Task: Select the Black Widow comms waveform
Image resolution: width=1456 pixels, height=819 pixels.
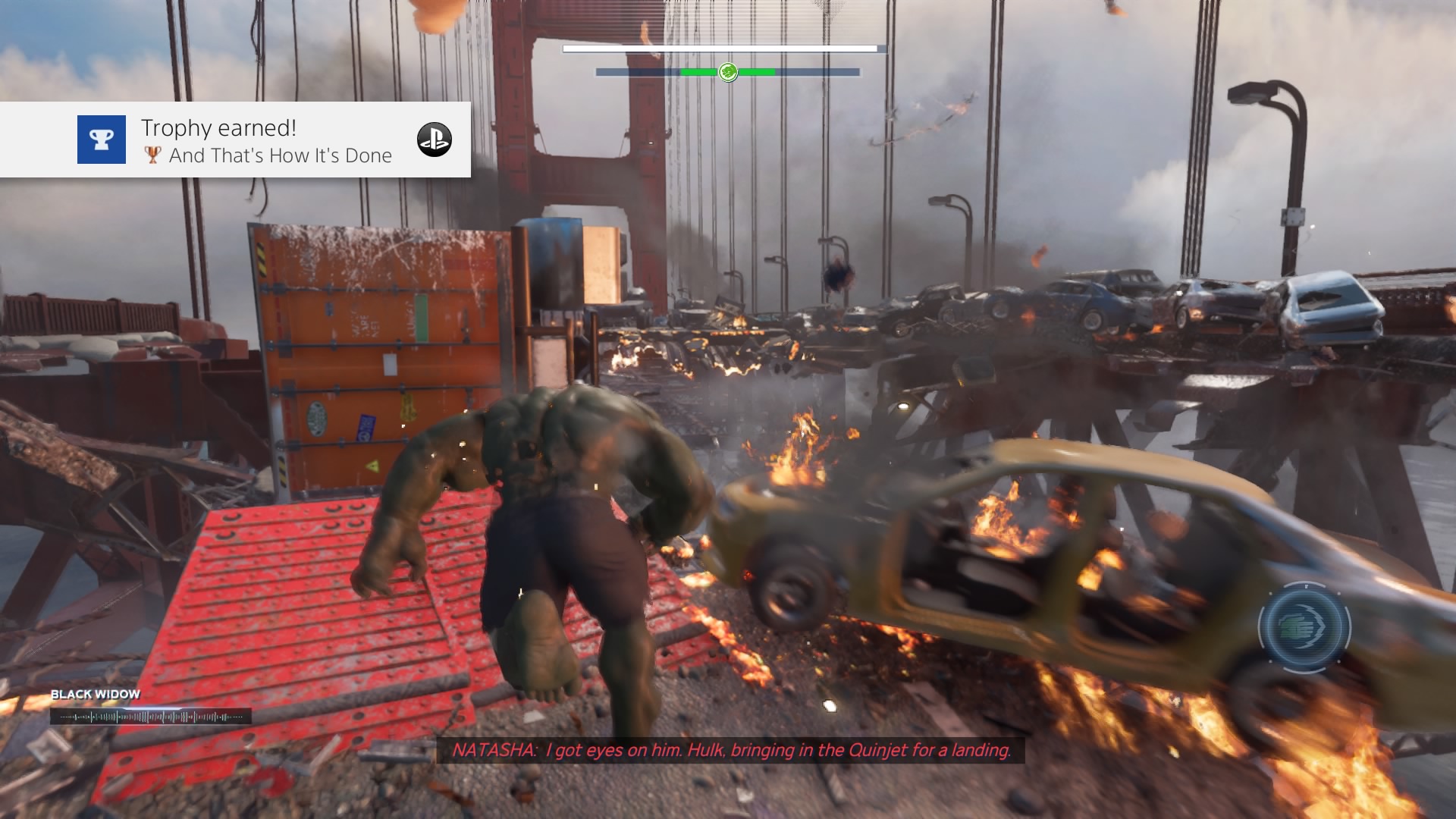Action: click(x=151, y=716)
